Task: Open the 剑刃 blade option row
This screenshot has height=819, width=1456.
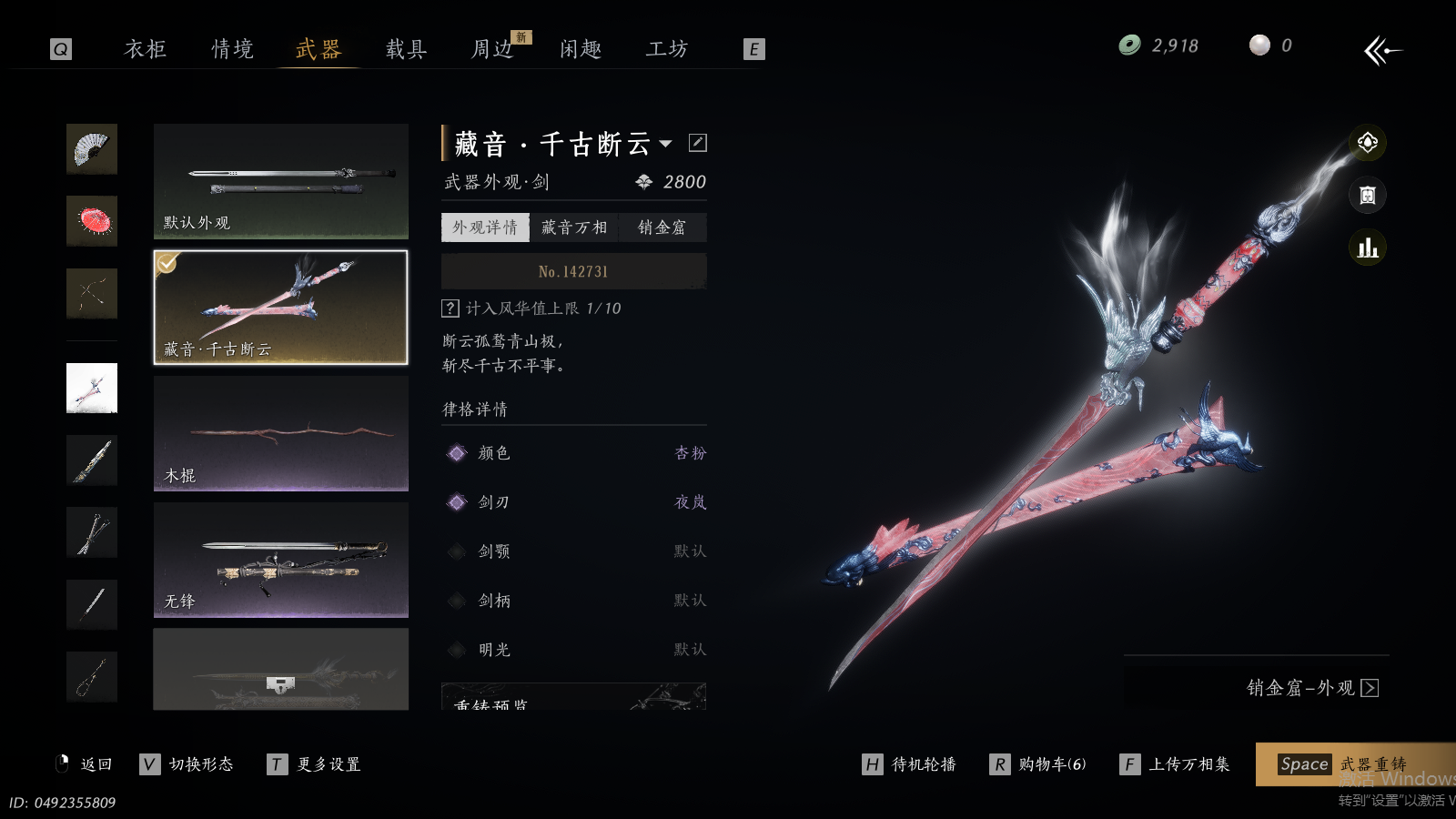Action: (x=574, y=502)
